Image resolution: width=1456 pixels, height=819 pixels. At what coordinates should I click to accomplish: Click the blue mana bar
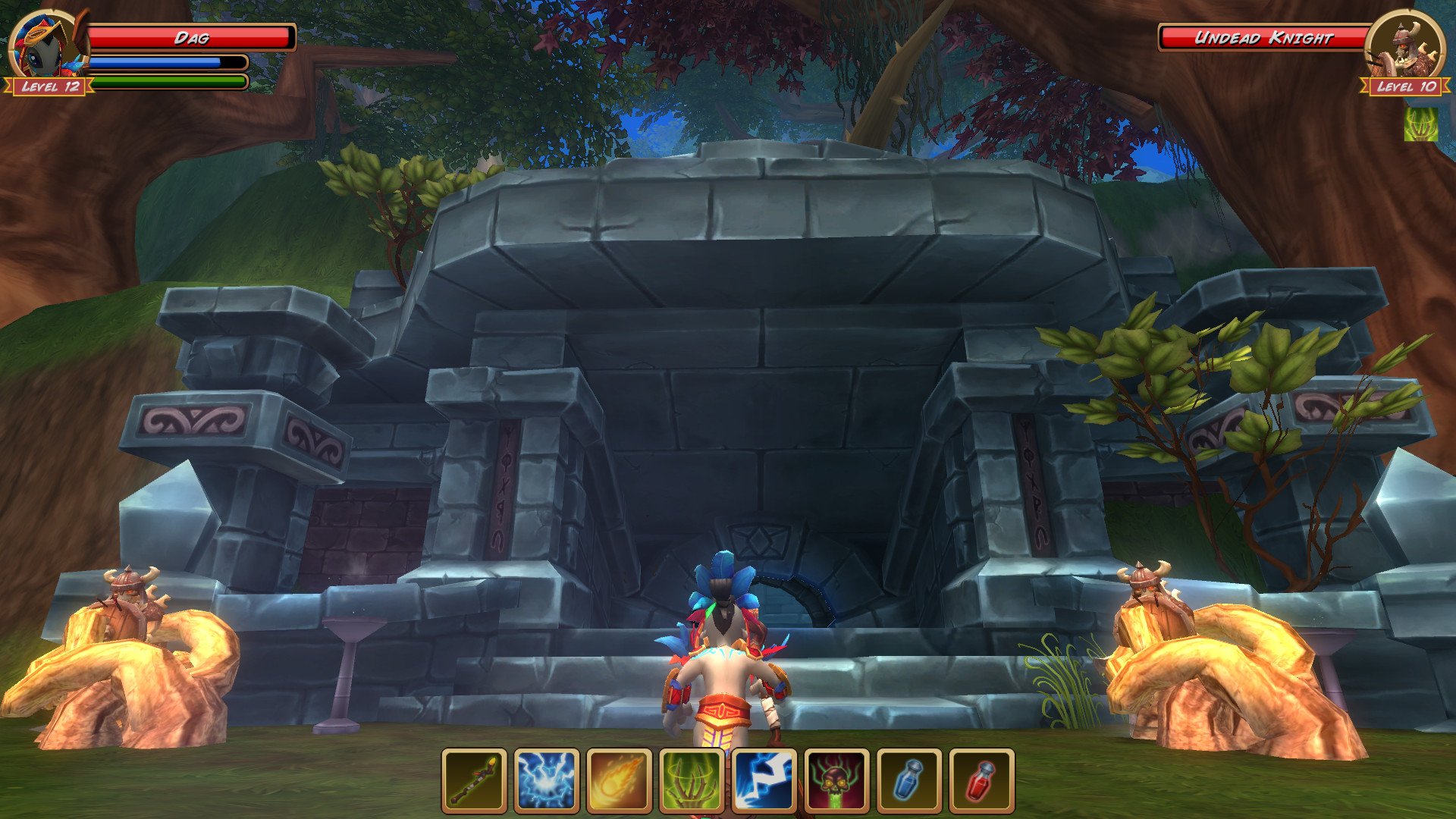click(x=167, y=62)
